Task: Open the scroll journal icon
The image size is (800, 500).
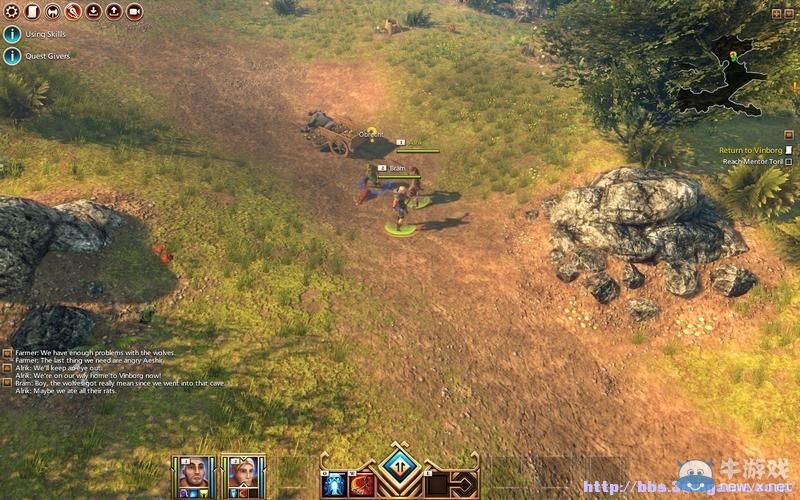Action: [32, 12]
